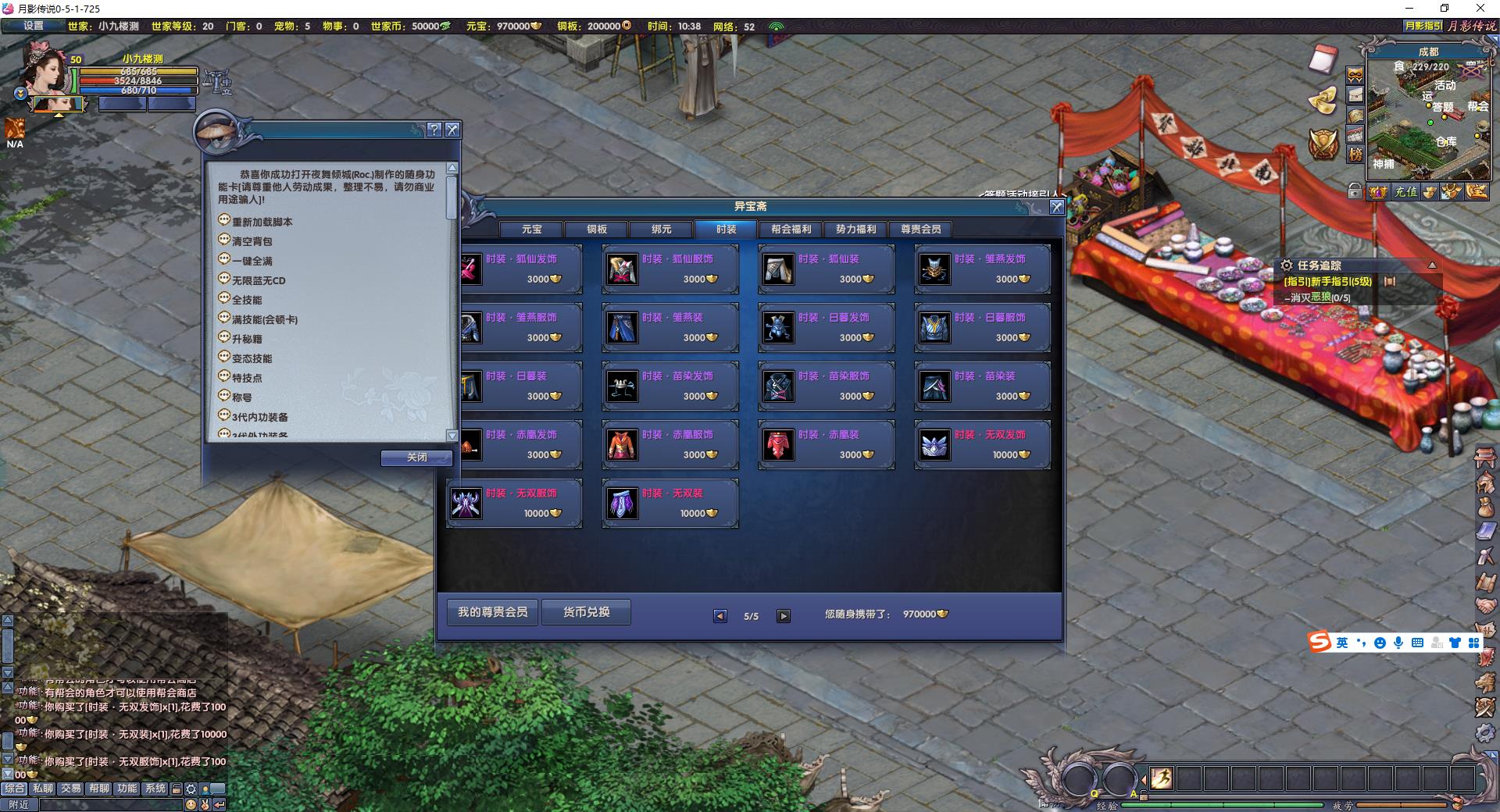Viewport: 1500px width, 812px height.
Task: Toggle the chat lock icon next to 系统 tab
Action: (176, 789)
